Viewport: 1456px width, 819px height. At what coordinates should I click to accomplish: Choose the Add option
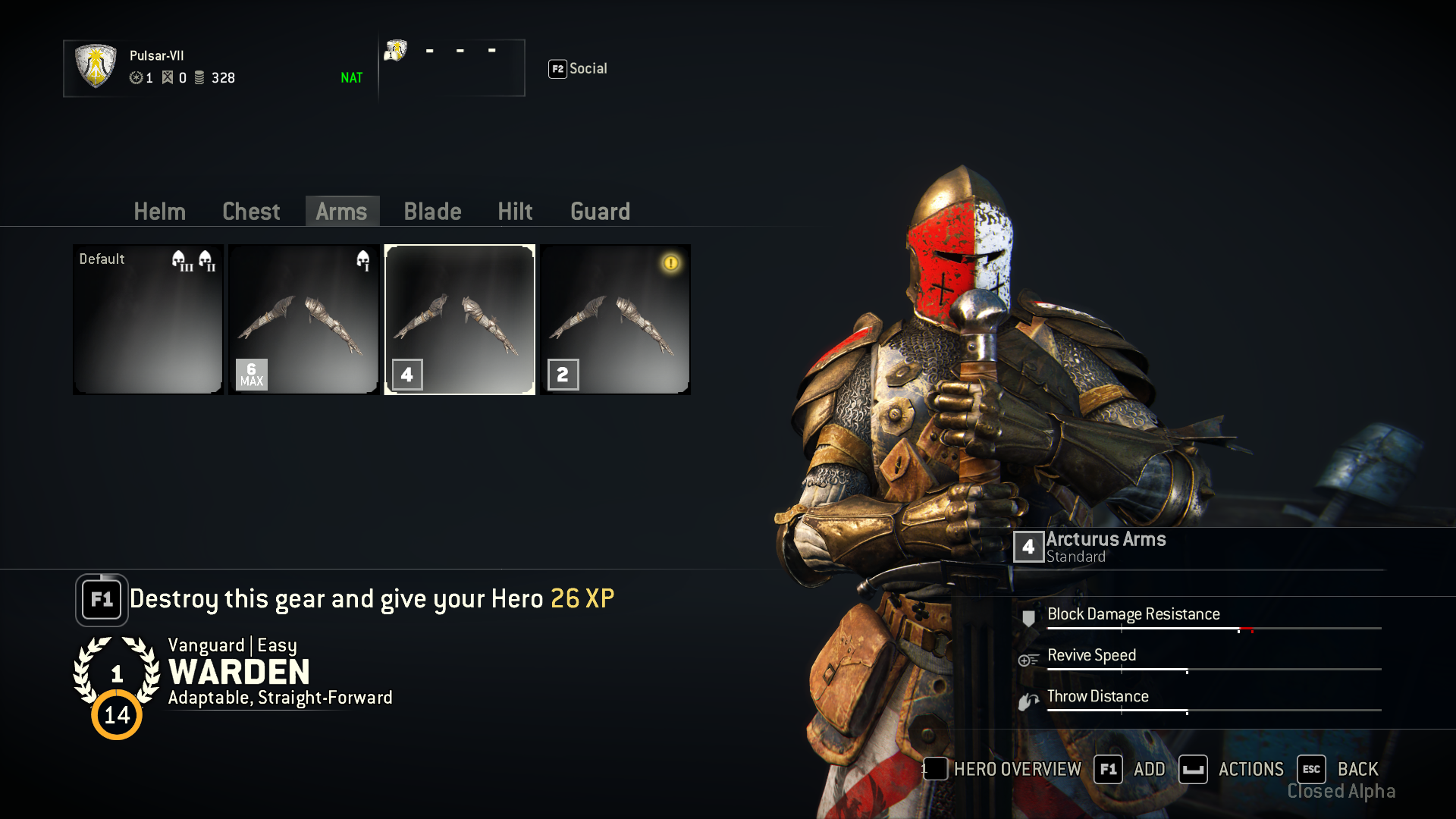[x=1130, y=769]
